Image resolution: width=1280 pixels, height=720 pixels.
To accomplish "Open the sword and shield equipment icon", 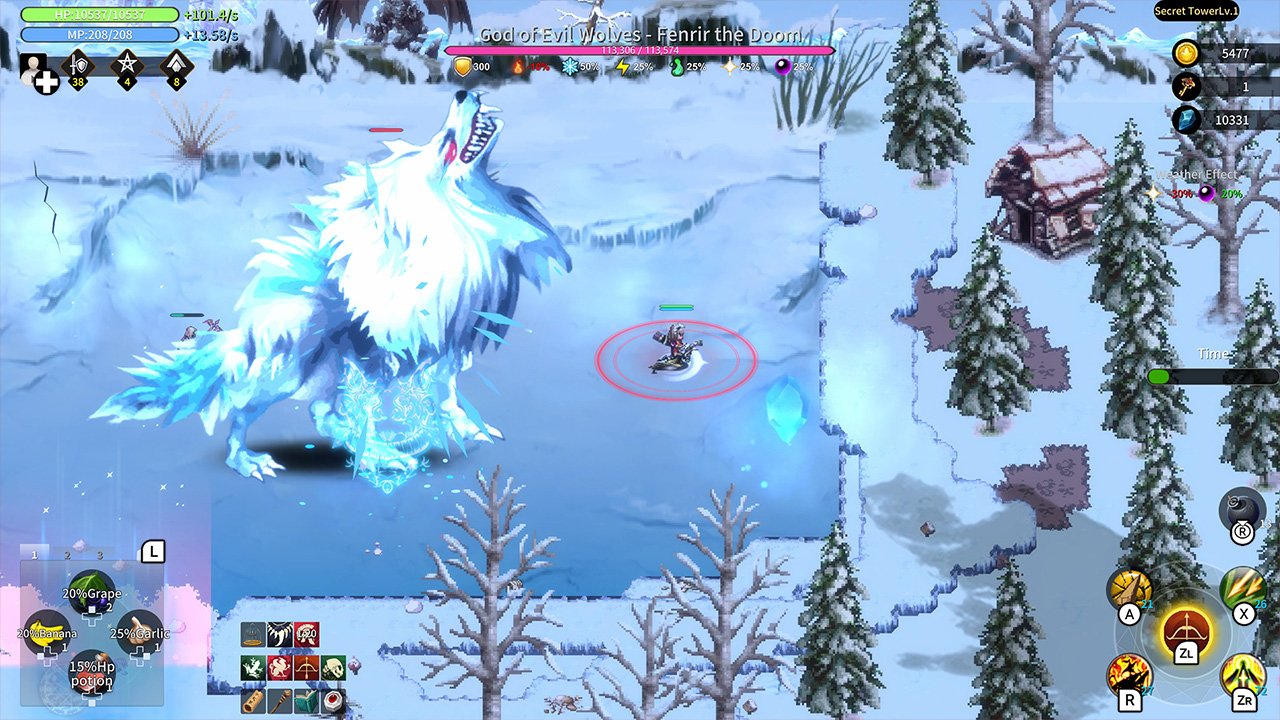I will [x=78, y=66].
